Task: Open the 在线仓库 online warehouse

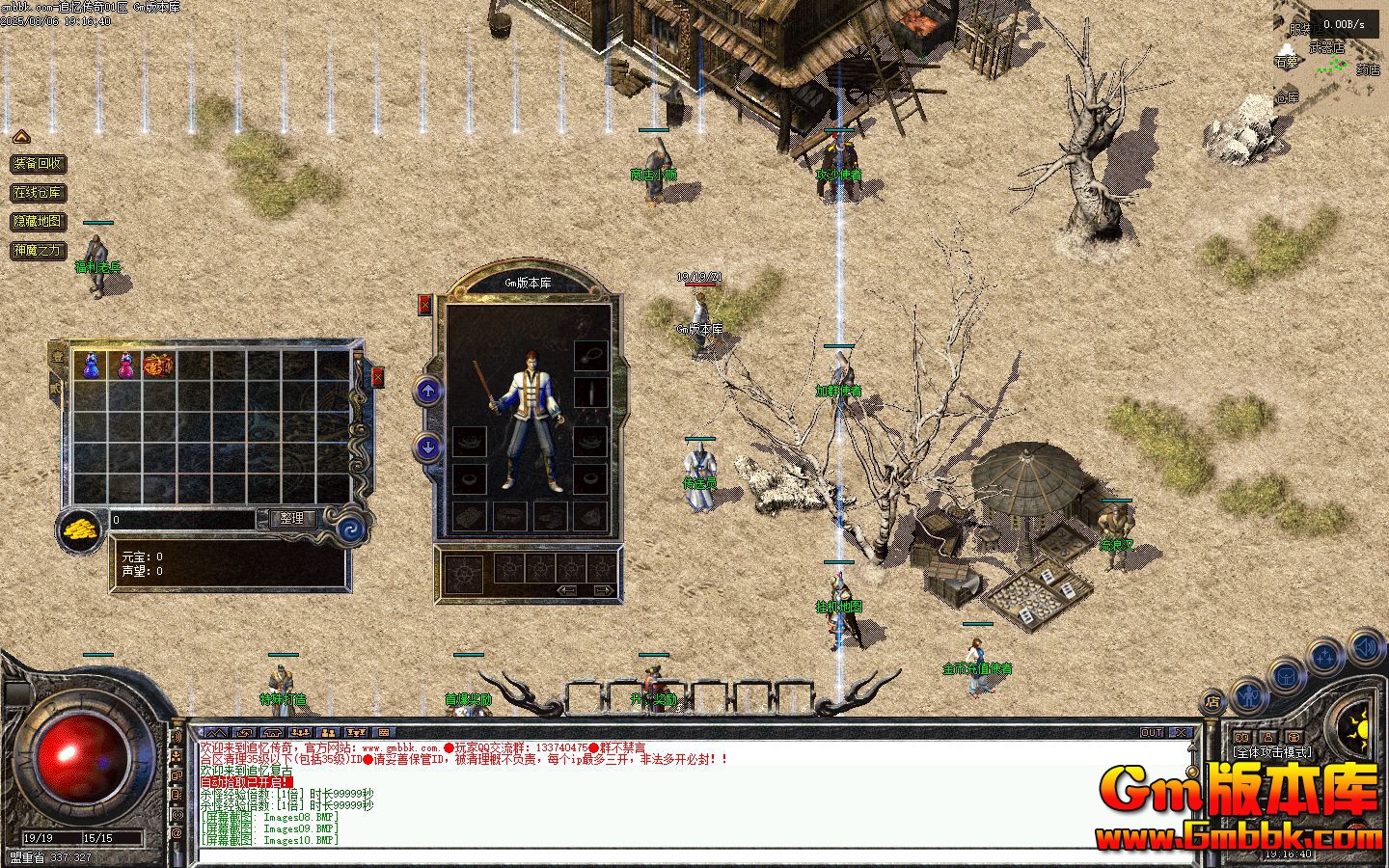Action: pyautogui.click(x=38, y=193)
